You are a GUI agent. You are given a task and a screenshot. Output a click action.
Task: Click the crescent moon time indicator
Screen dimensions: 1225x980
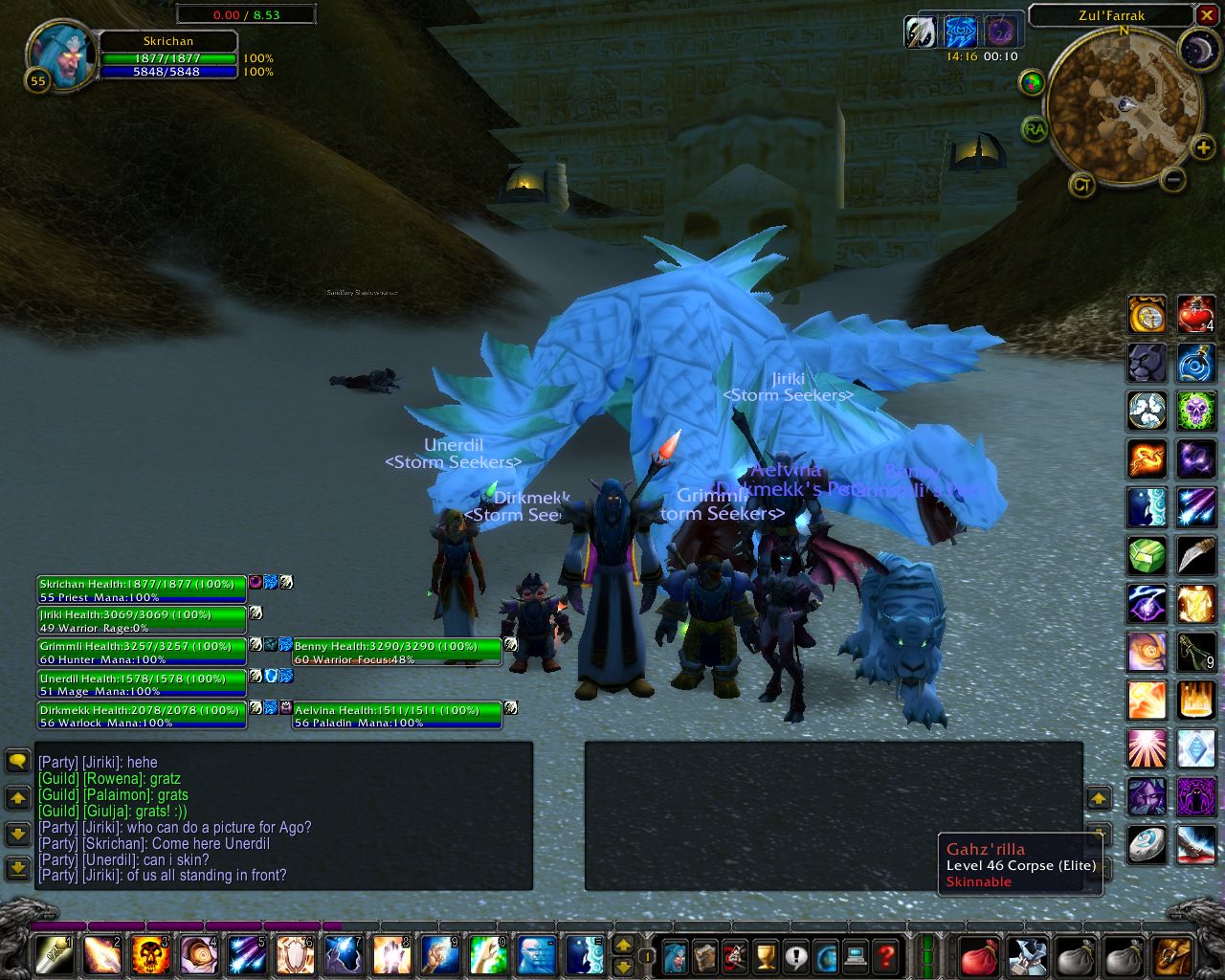pyautogui.click(x=1195, y=49)
